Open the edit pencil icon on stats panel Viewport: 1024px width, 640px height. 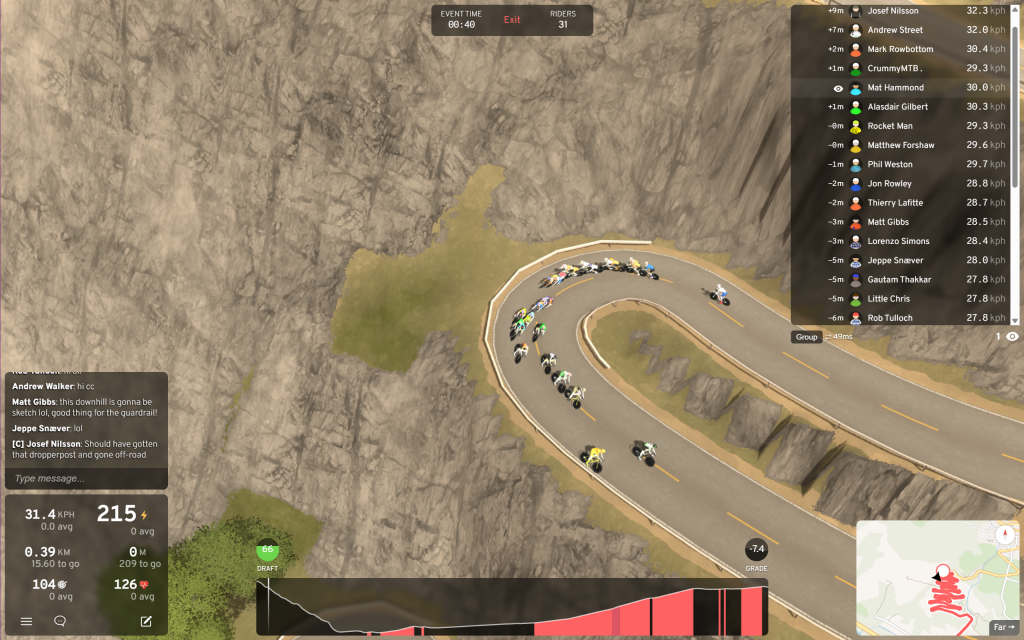[146, 621]
